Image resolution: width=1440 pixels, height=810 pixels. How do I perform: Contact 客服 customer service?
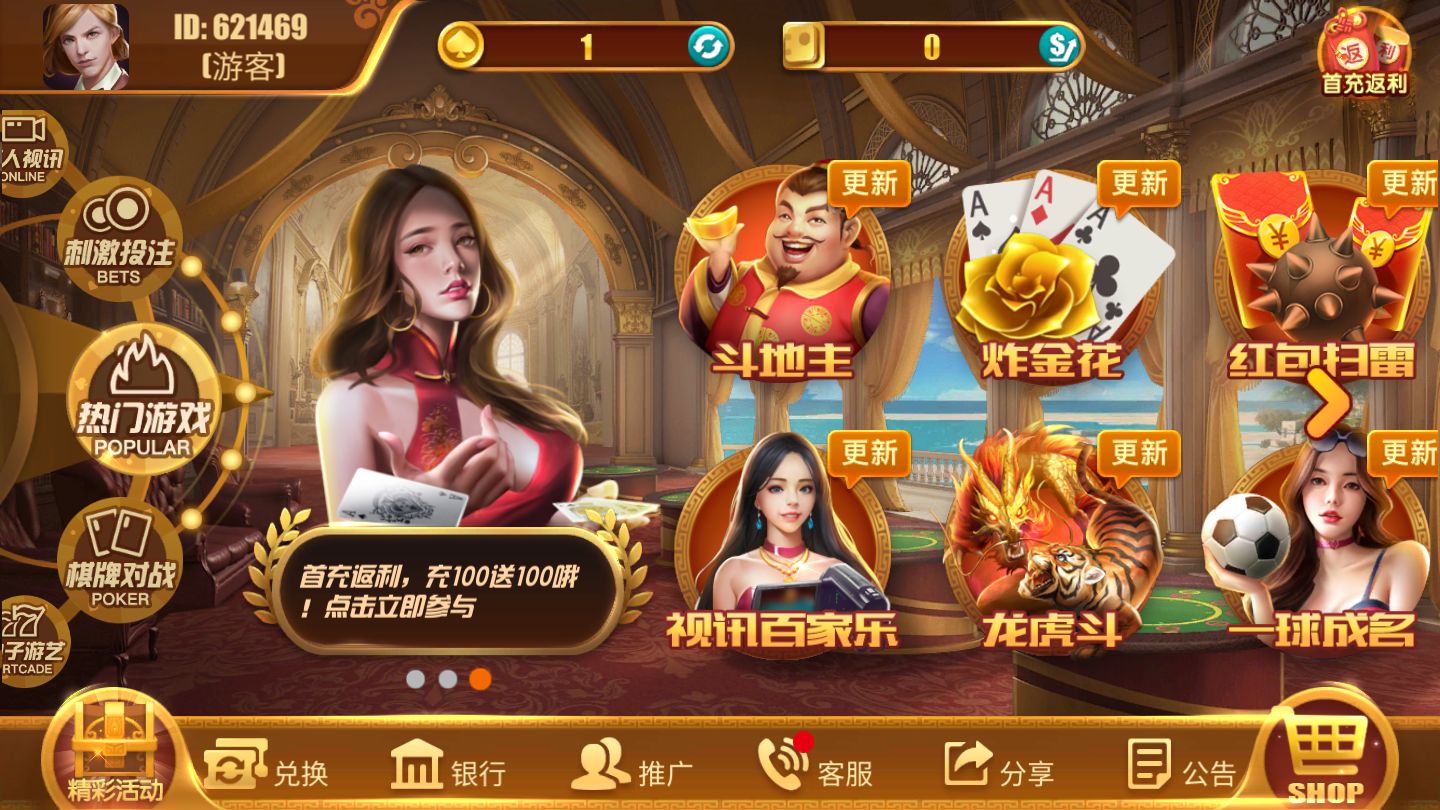[815, 768]
